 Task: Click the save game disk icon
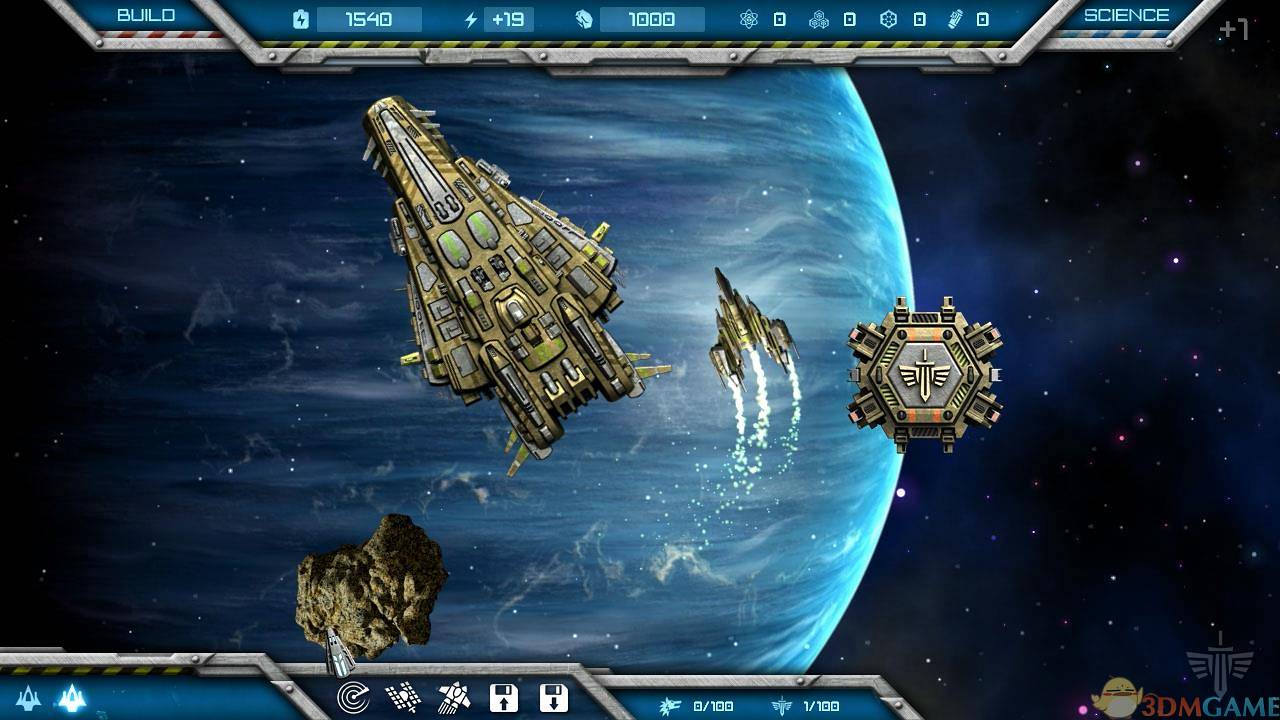coord(505,698)
